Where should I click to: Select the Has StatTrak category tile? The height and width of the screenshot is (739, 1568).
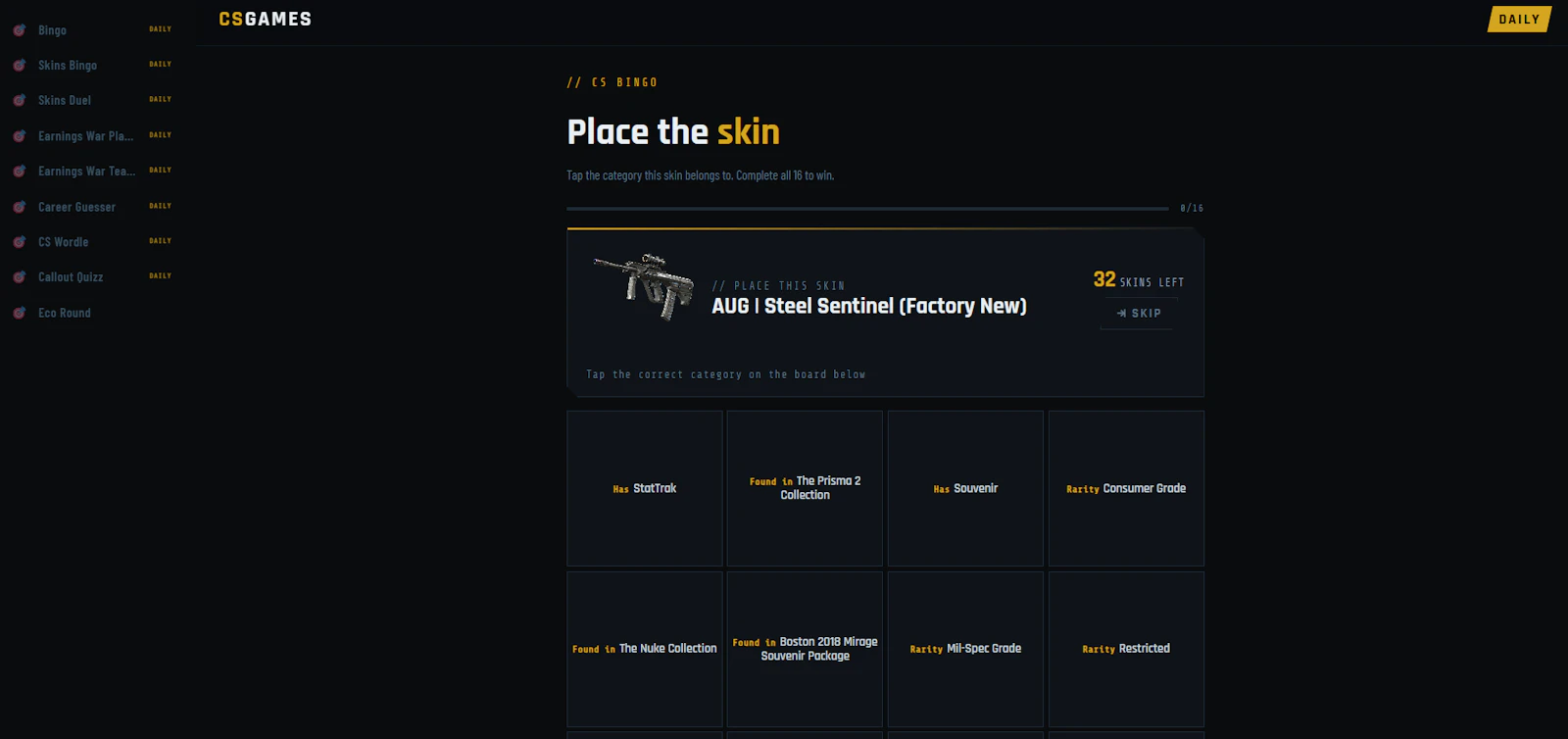coord(644,488)
